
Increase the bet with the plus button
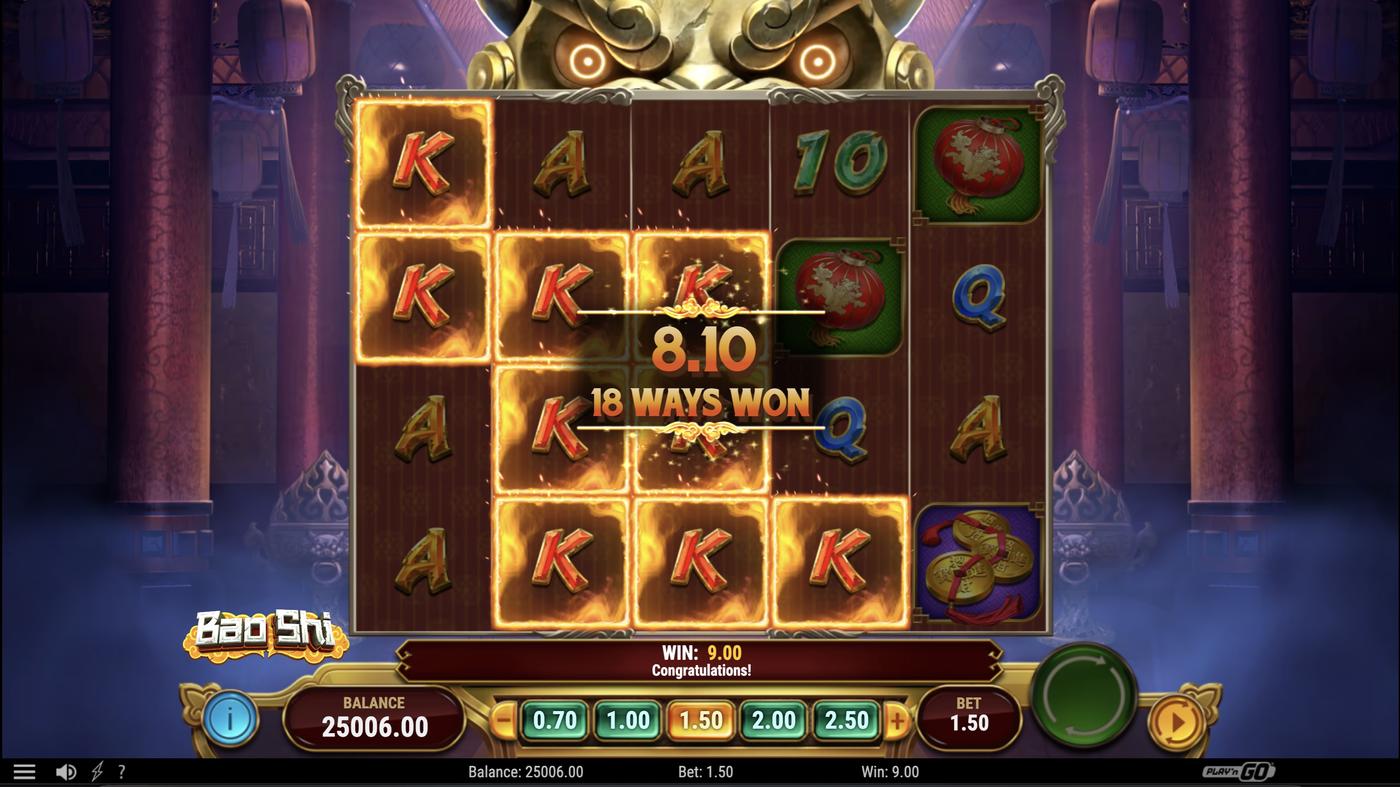click(x=897, y=720)
